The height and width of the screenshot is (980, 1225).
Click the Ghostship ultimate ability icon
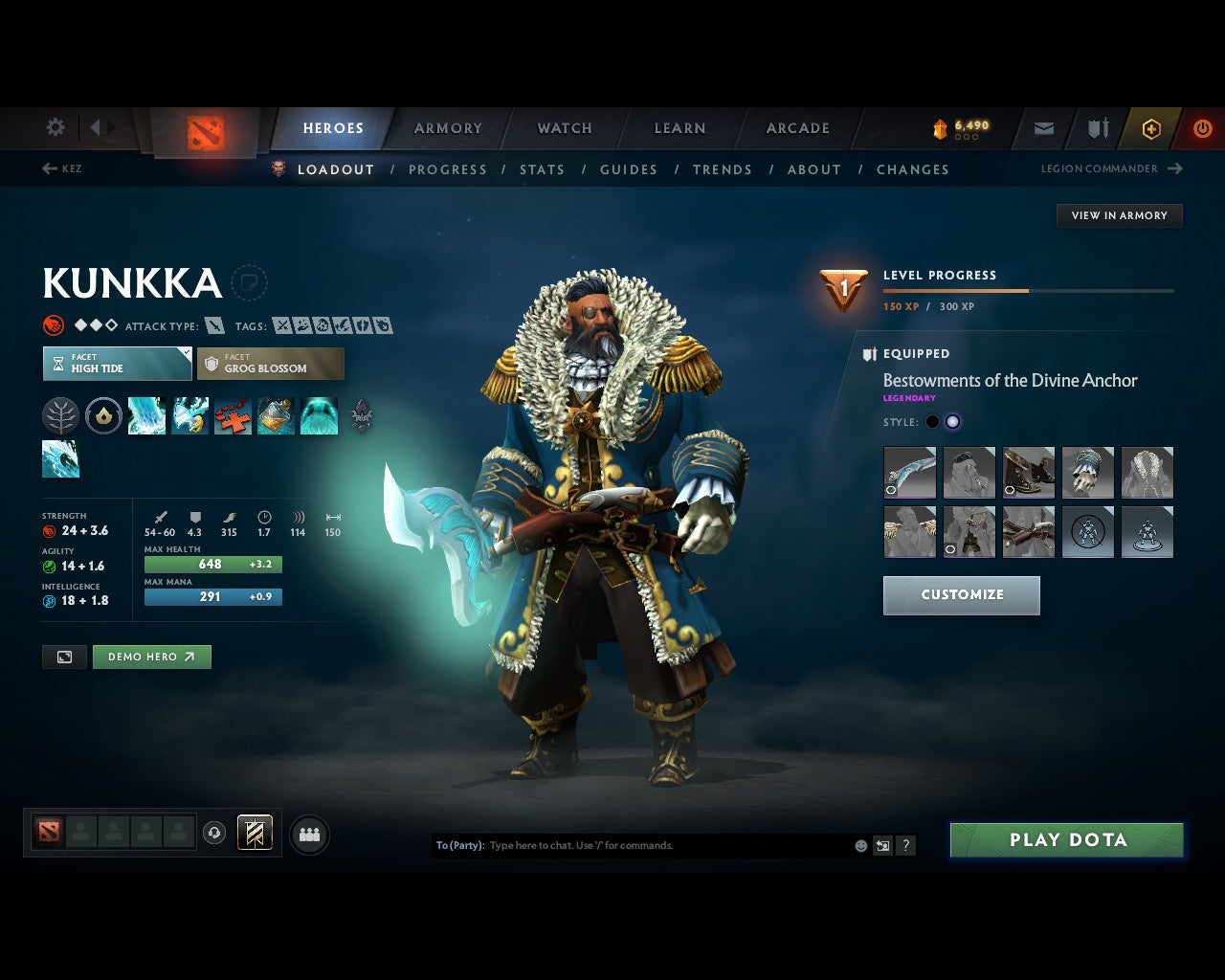click(x=319, y=415)
